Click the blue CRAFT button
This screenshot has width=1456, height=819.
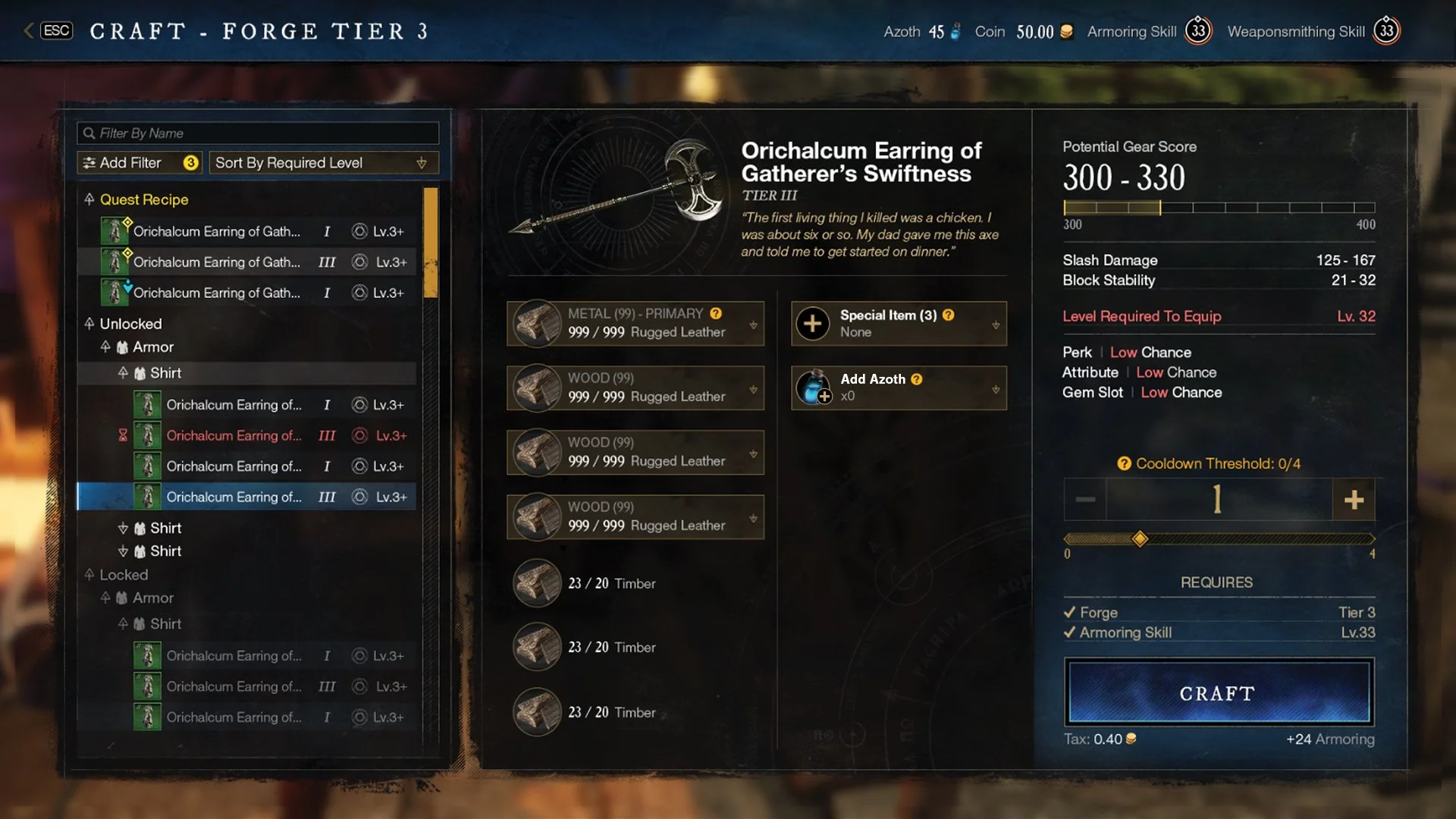[x=1218, y=693]
